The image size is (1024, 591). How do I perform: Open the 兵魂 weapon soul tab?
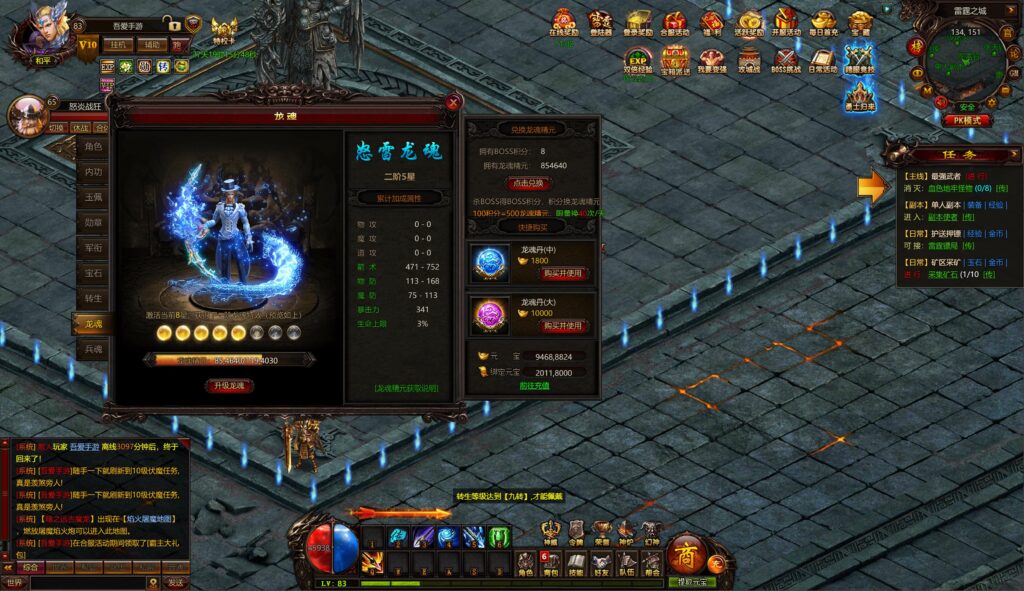coord(93,349)
